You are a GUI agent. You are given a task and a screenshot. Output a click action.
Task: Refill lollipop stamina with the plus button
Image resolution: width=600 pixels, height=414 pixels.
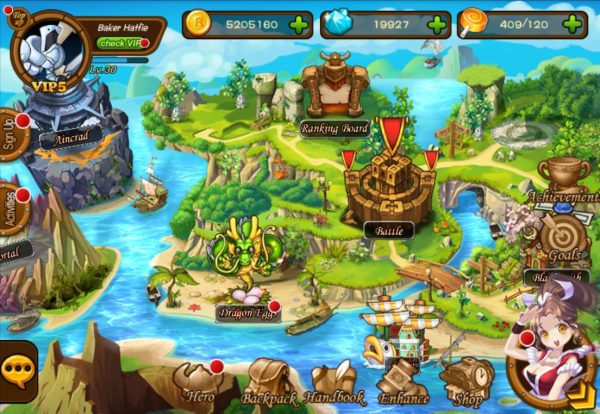[x=571, y=24]
